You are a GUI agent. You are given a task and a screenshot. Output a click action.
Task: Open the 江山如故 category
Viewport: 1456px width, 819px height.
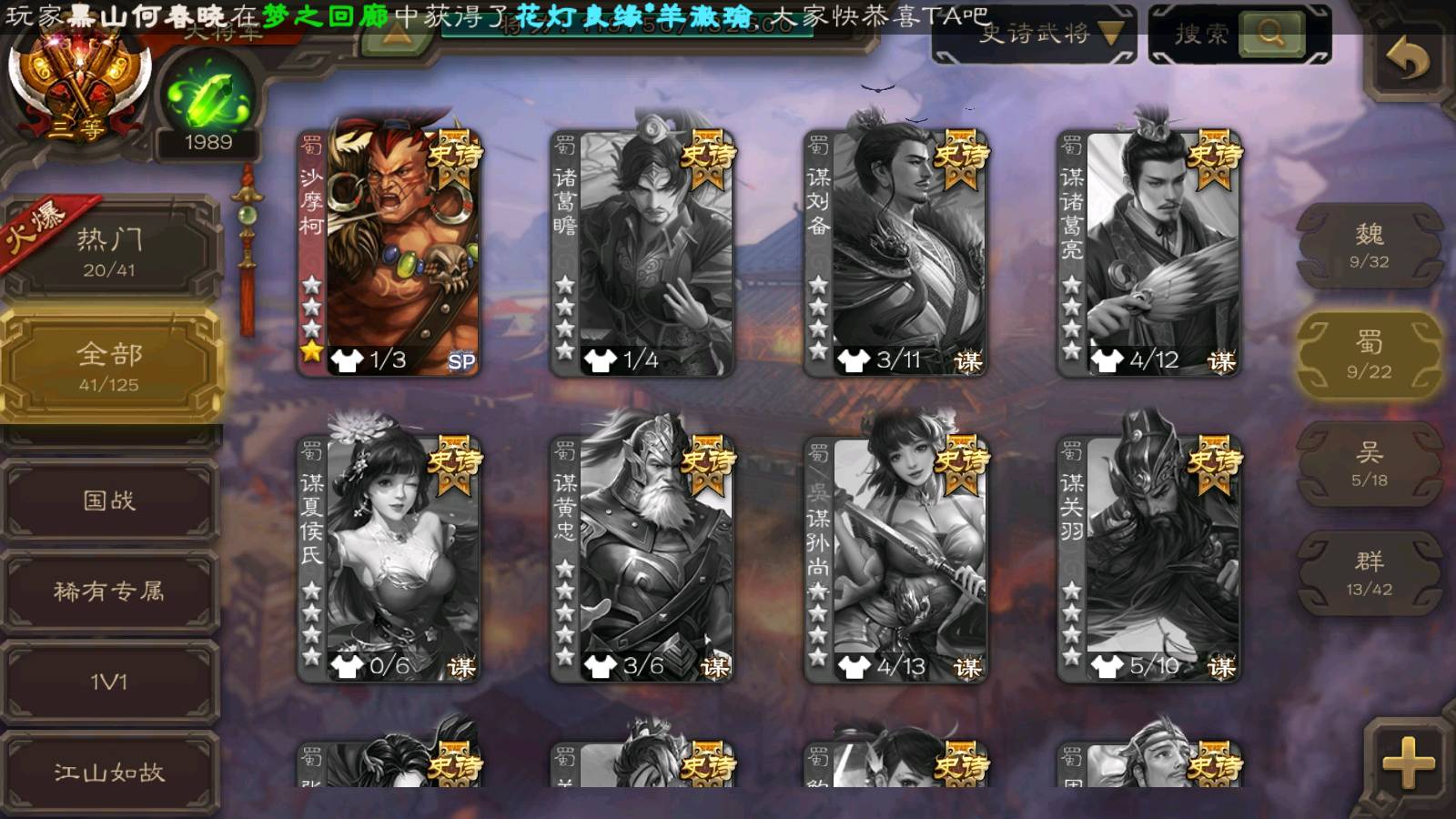110,772
